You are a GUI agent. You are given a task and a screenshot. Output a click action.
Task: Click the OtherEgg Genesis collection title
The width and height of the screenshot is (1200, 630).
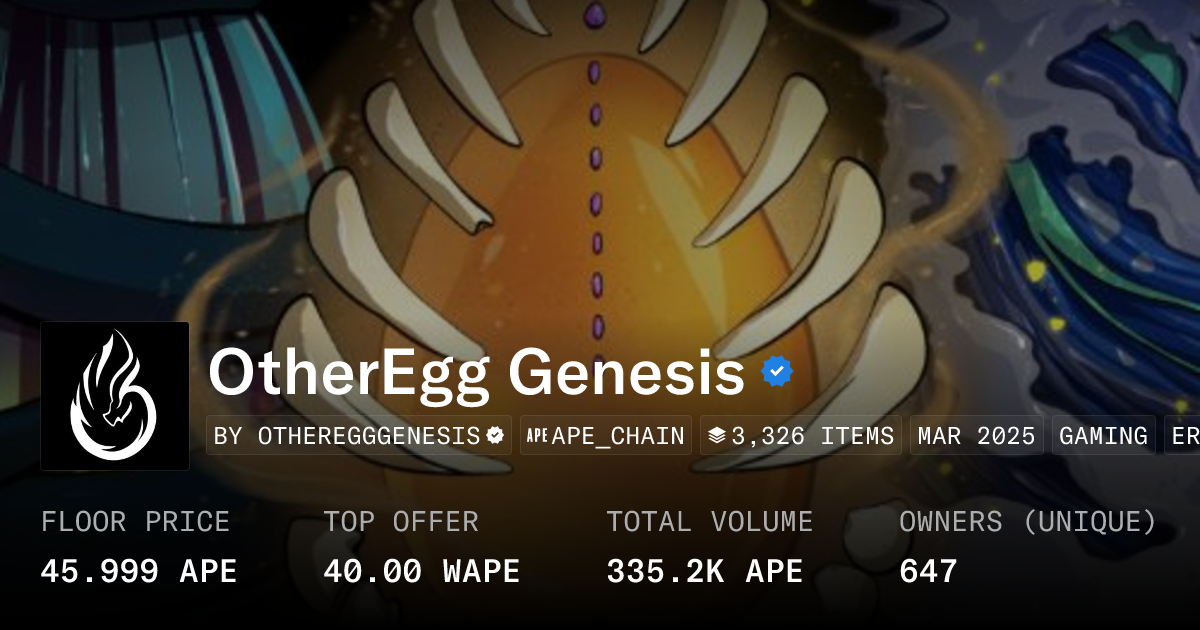click(x=476, y=374)
